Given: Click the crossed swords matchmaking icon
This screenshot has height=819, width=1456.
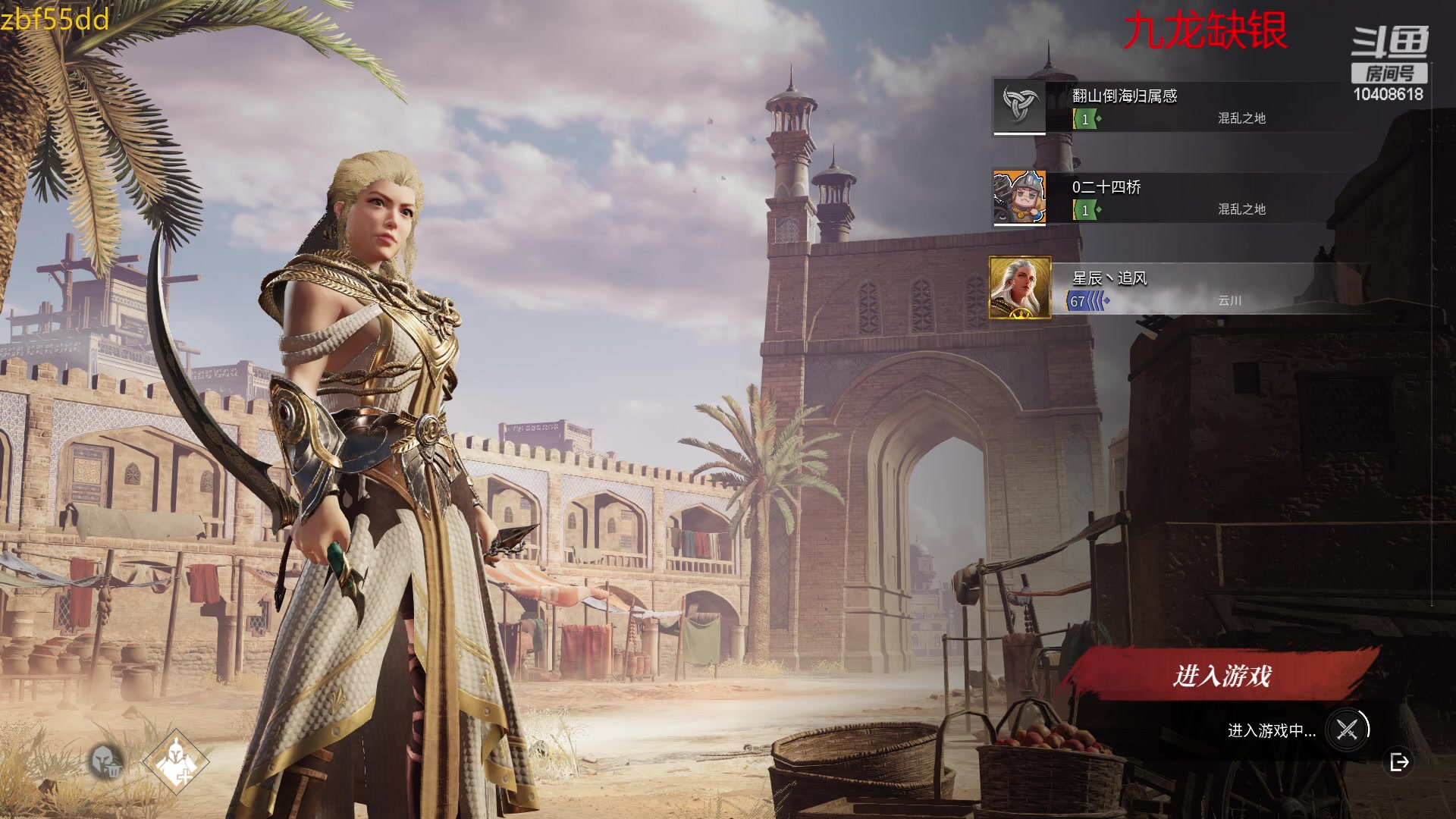Looking at the screenshot, I should pyautogui.click(x=1347, y=730).
